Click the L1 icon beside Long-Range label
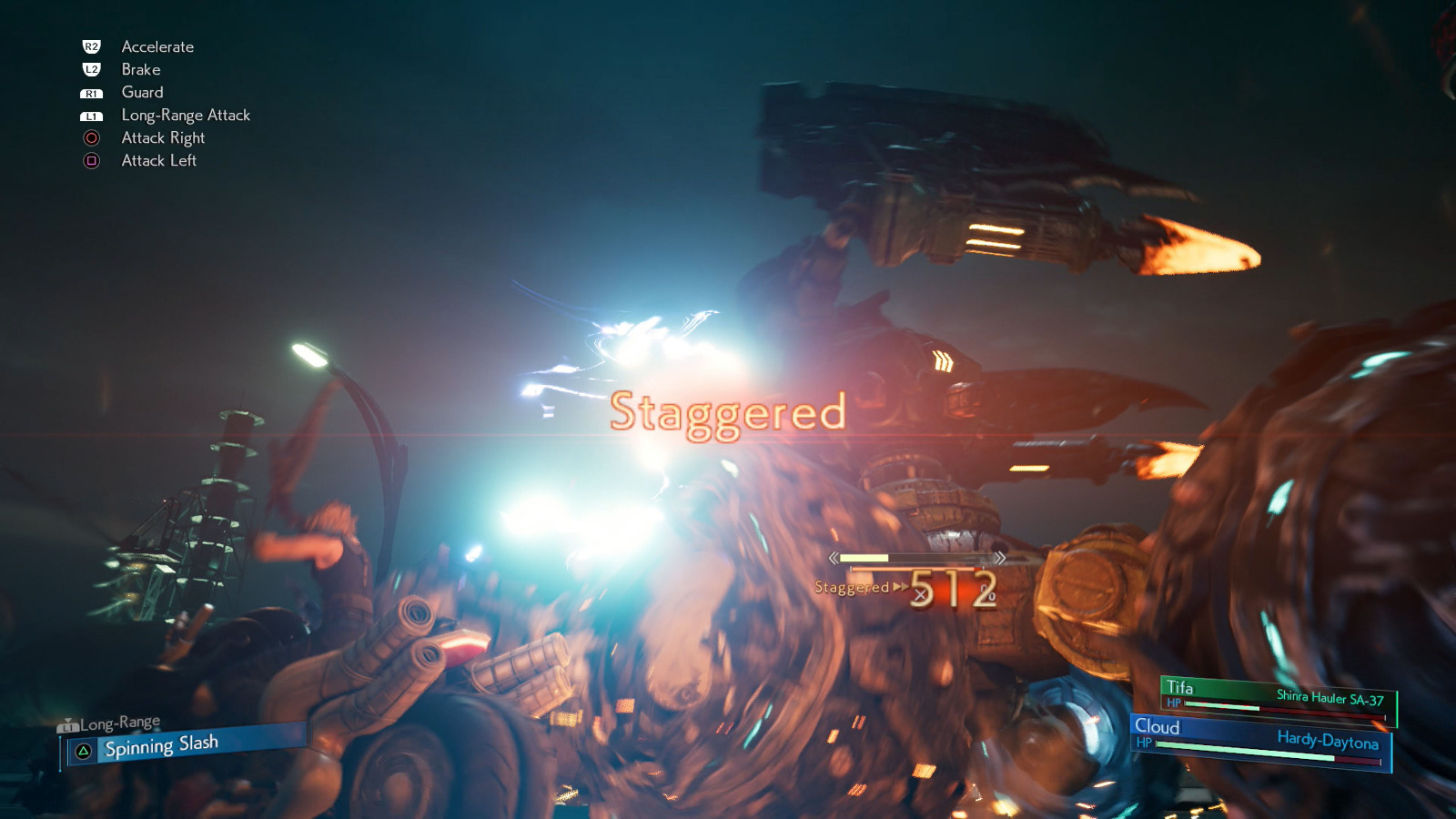The height and width of the screenshot is (819, 1456). point(68,726)
